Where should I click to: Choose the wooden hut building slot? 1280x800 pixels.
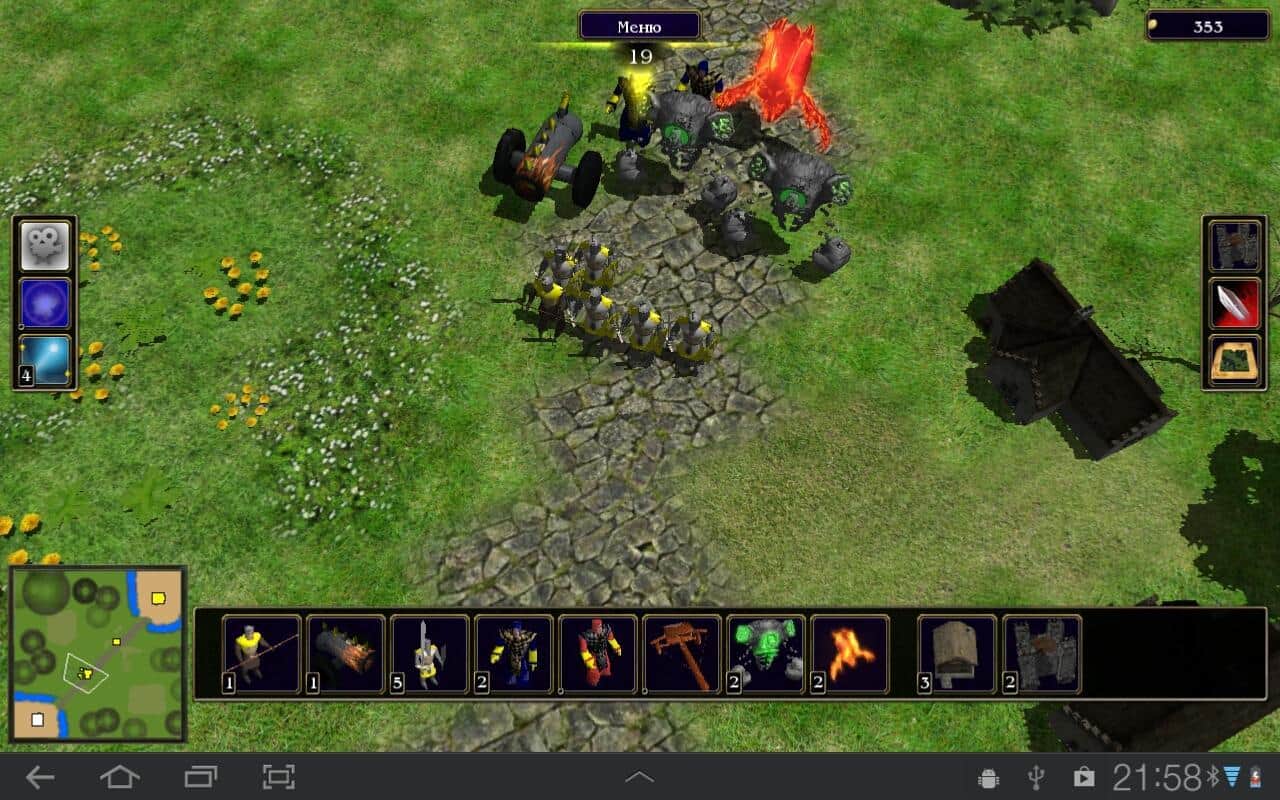(957, 655)
